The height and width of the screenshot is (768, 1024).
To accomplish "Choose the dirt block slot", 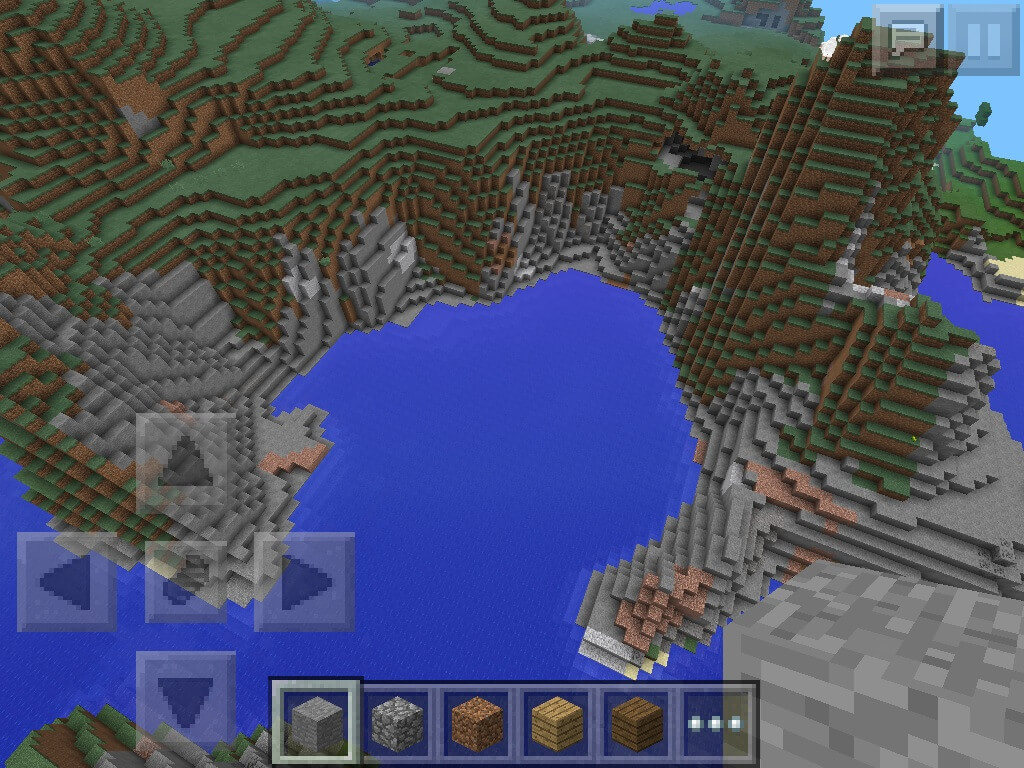I will (x=476, y=722).
